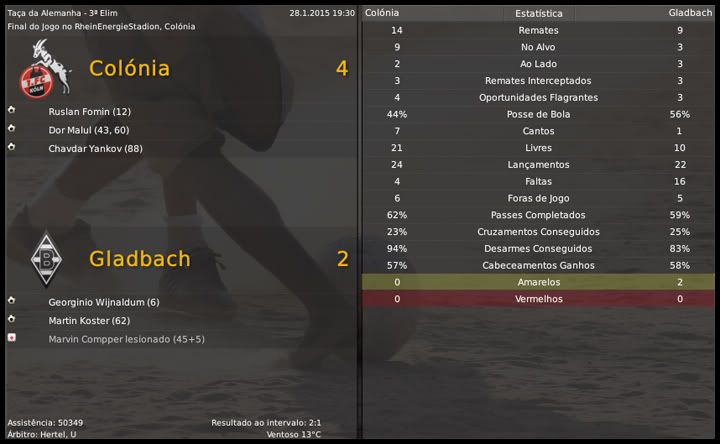
Task: Click the Gladbach diamond club crest
Action: click(43, 257)
